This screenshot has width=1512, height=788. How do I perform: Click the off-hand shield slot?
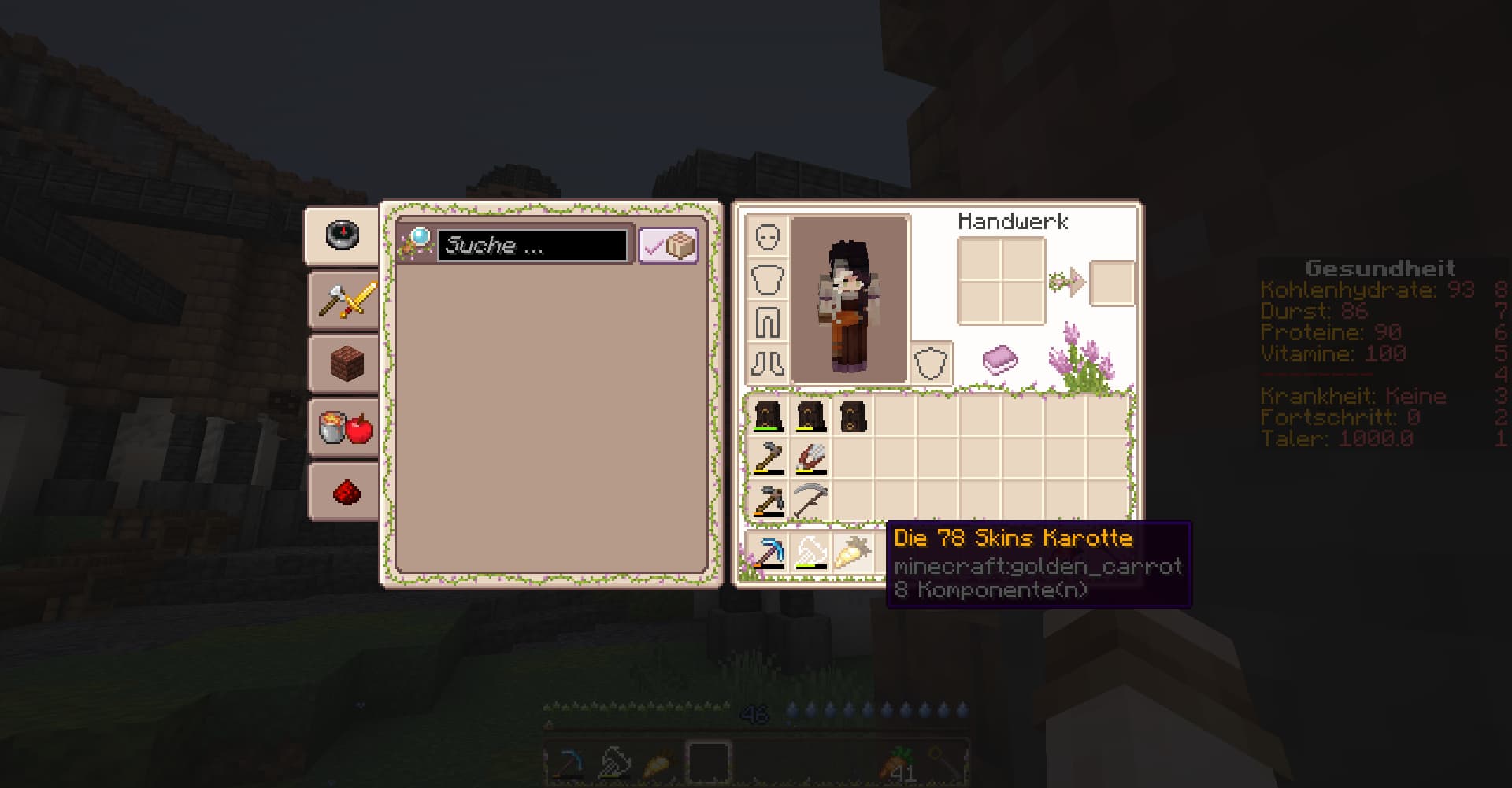(x=931, y=364)
